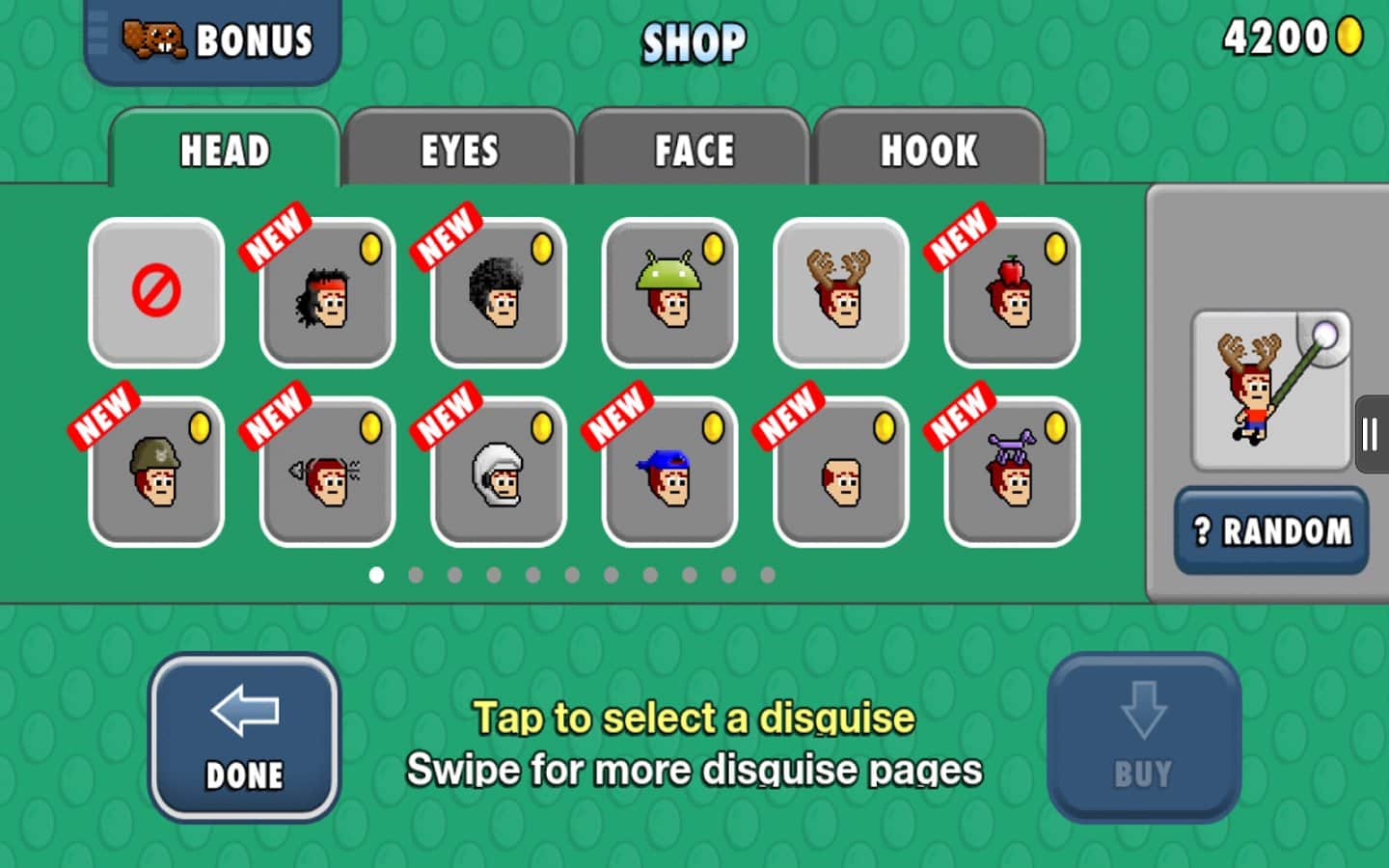Leave the shop with Done
This screenshot has height=868, width=1389.
(244, 738)
